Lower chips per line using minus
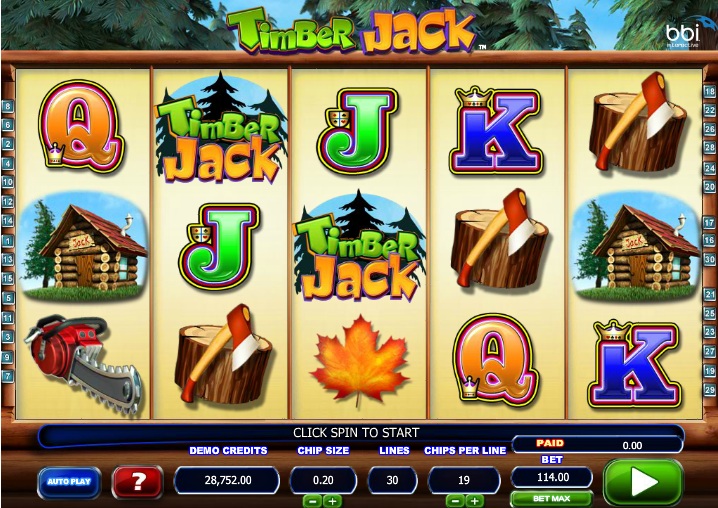Viewport: 718px width, 508px height. tap(453, 500)
